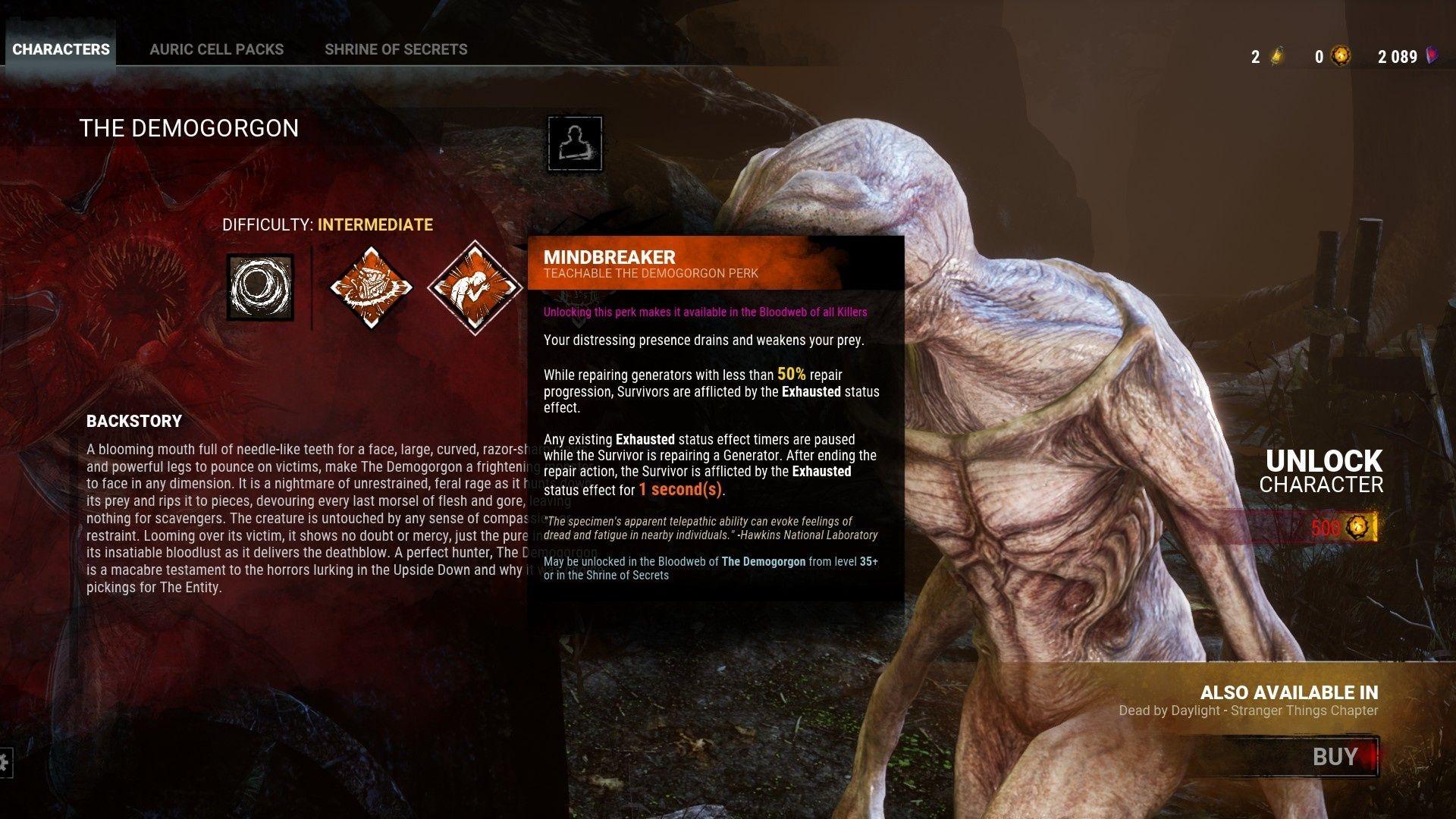Switch to the CHARACTERS tab

[61, 49]
